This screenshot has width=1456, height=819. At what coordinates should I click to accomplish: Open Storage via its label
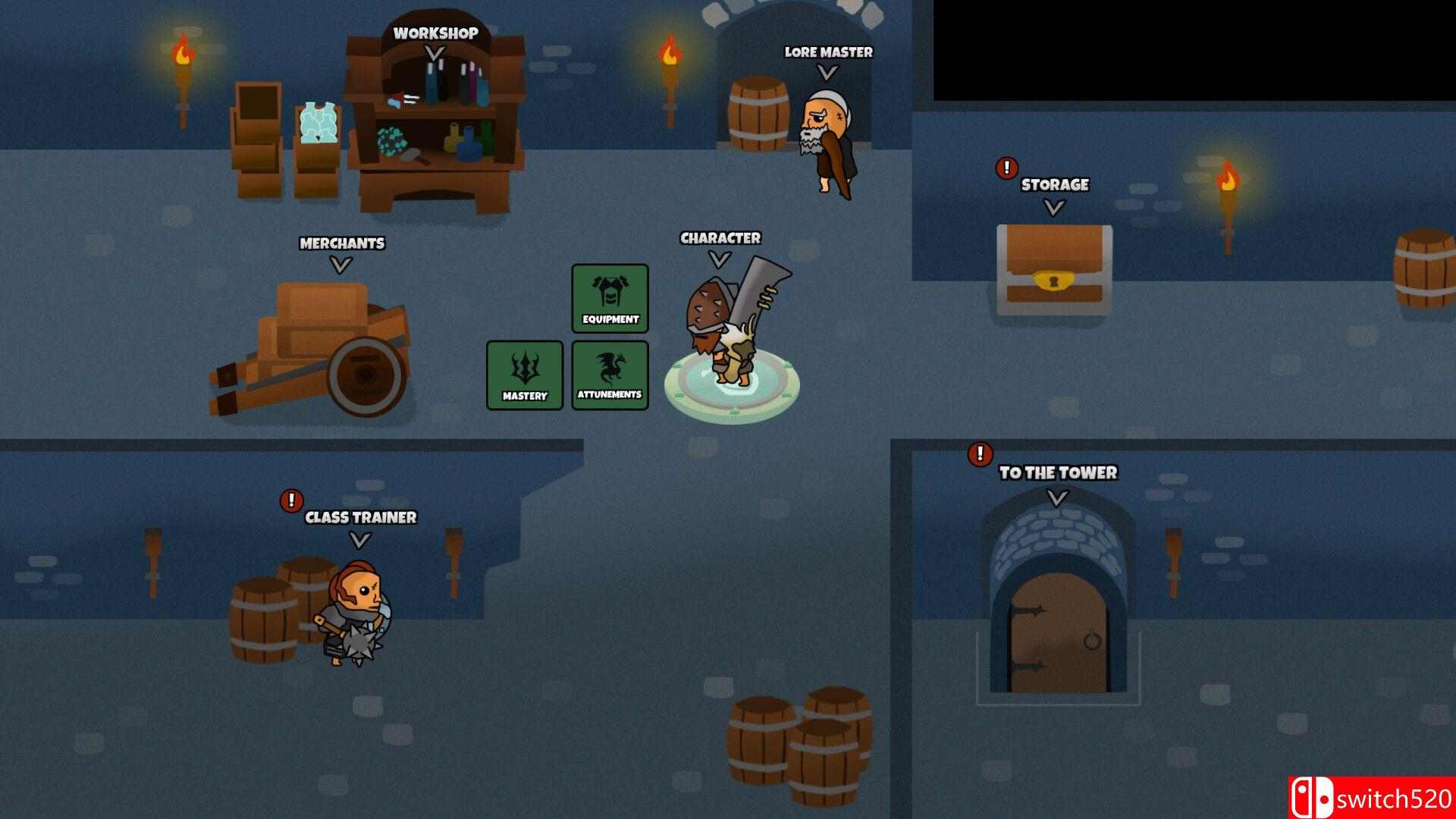point(1054,185)
